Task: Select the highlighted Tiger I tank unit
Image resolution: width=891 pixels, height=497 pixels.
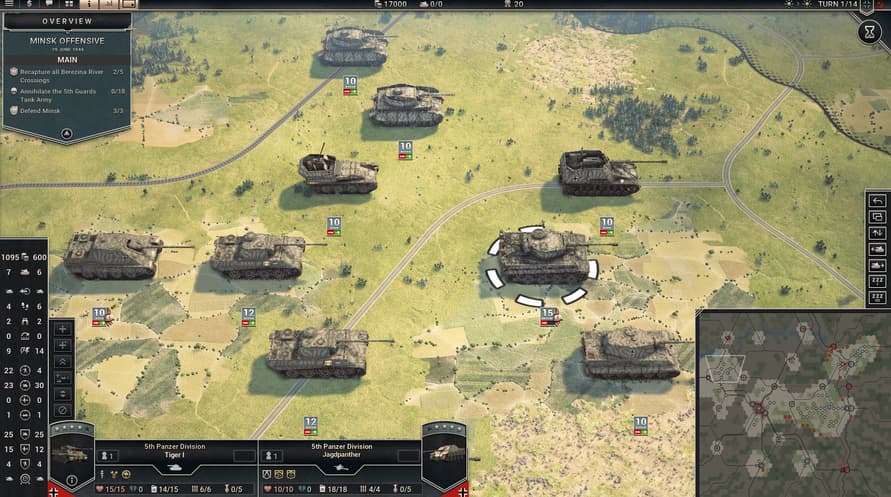Action: coord(543,257)
